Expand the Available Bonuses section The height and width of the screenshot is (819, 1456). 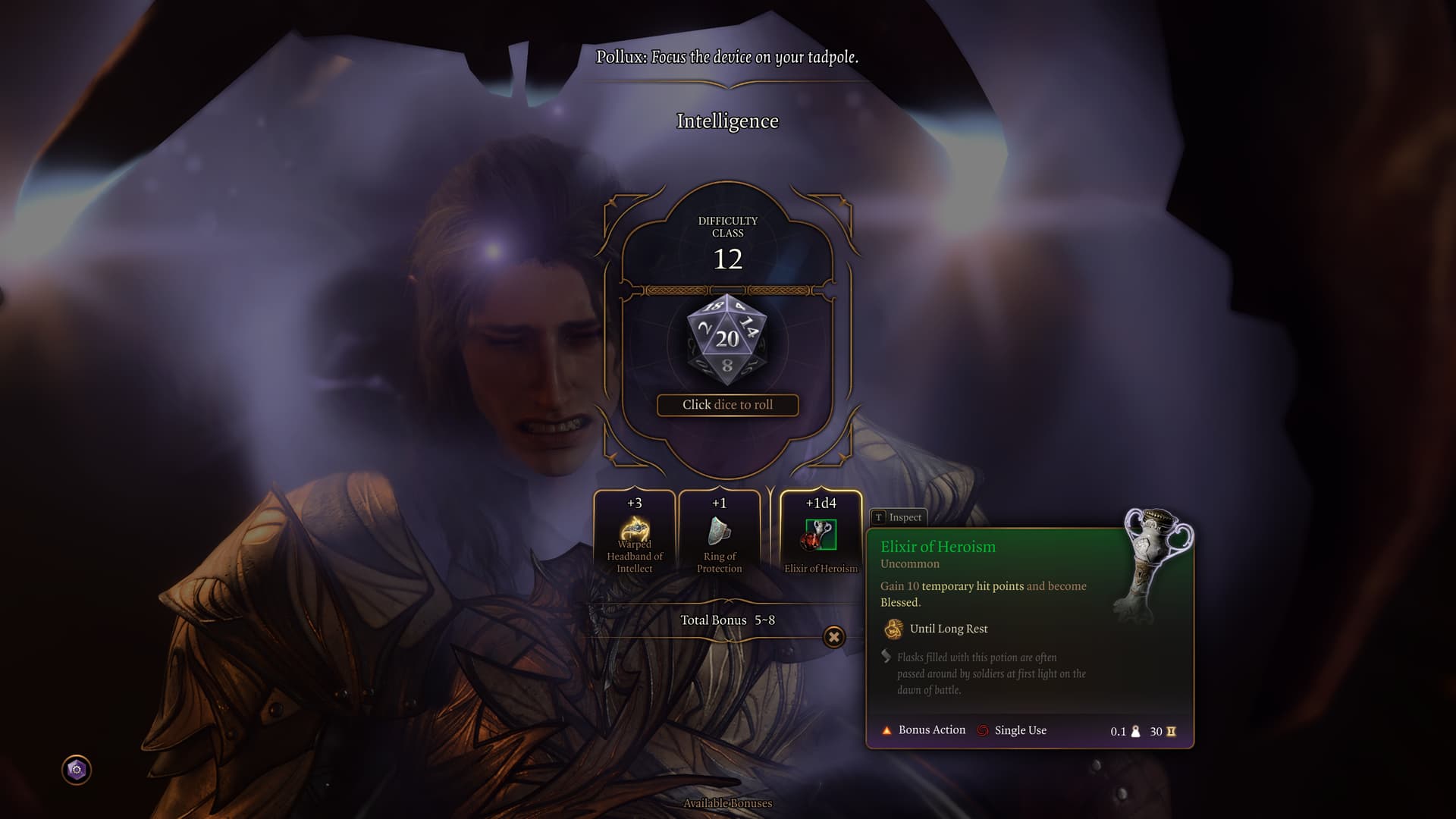coord(727,803)
